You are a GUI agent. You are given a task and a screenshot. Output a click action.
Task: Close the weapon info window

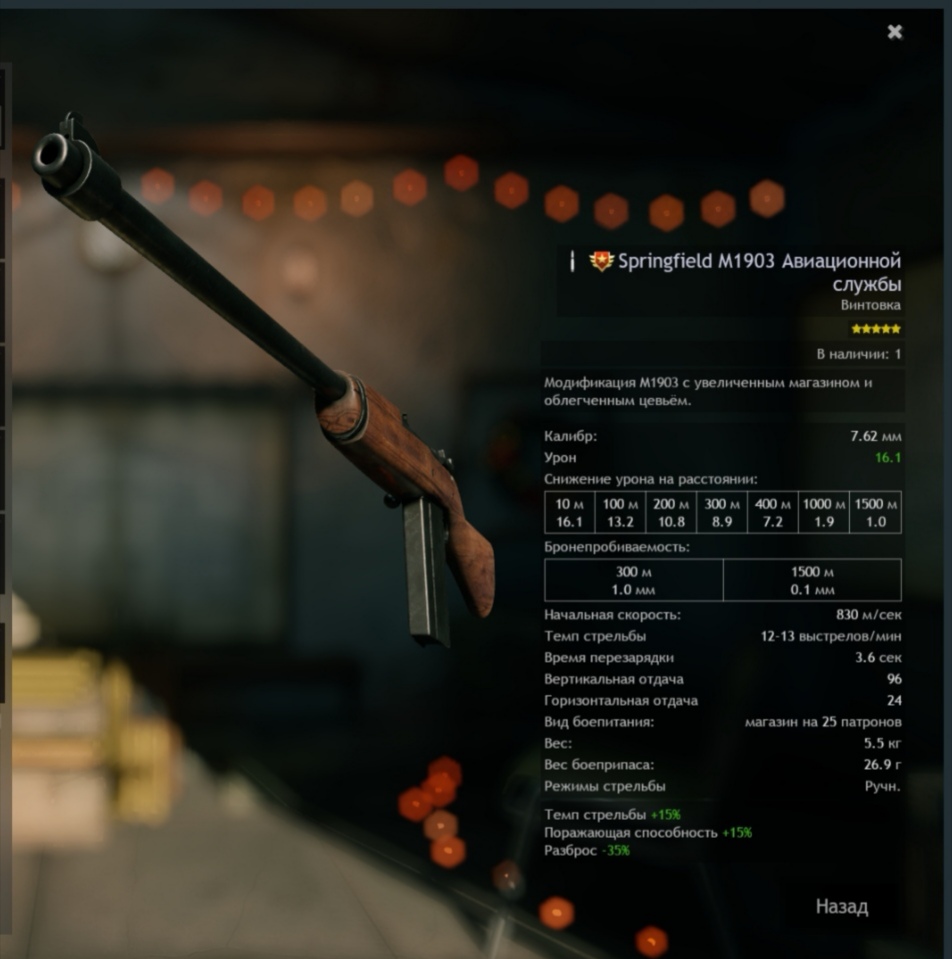click(x=895, y=32)
